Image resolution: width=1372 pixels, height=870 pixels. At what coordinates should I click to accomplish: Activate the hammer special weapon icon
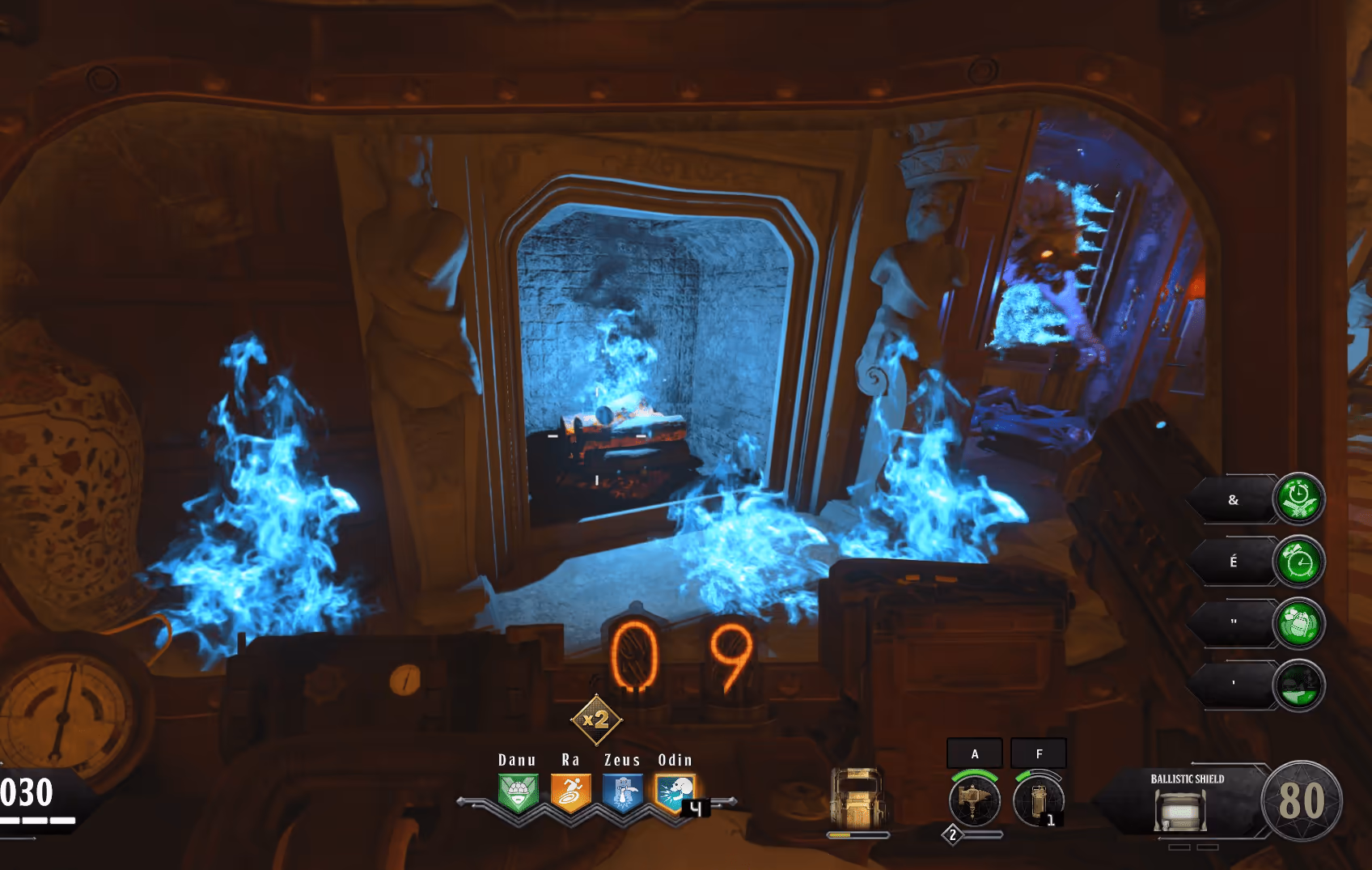[974, 800]
